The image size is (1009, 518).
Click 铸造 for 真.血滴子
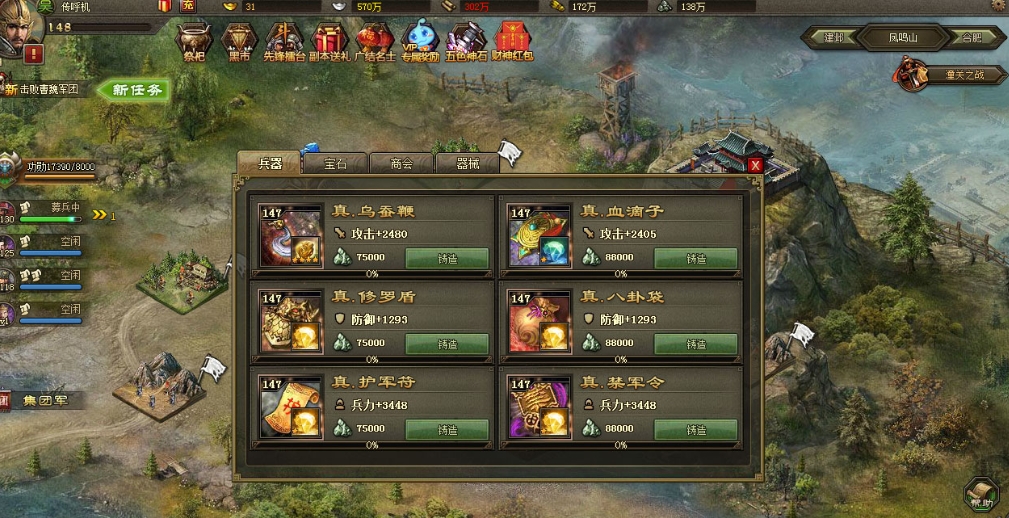[696, 258]
